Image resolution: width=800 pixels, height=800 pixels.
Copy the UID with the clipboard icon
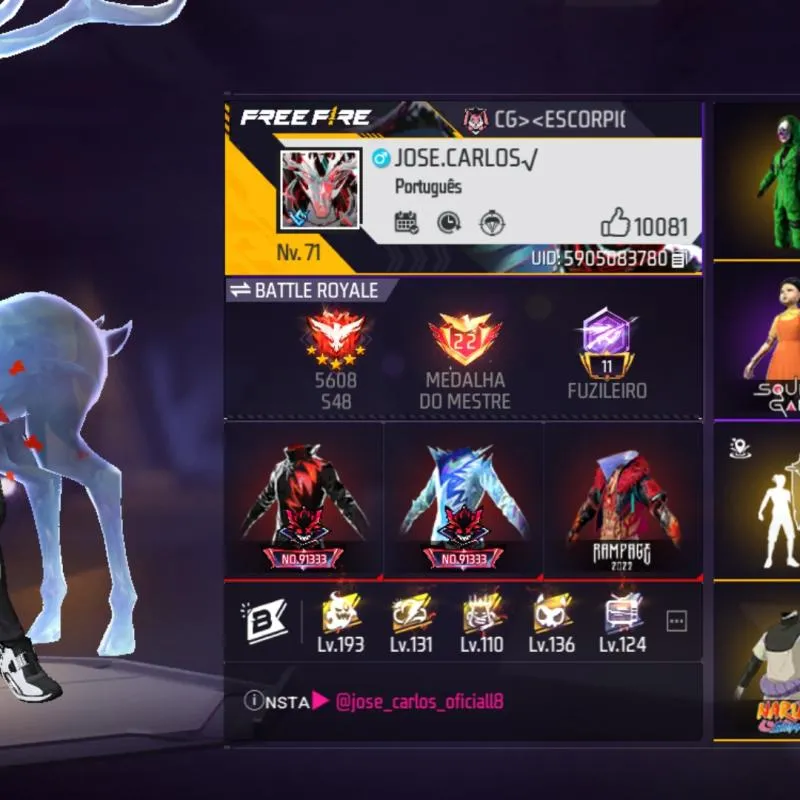click(x=679, y=259)
